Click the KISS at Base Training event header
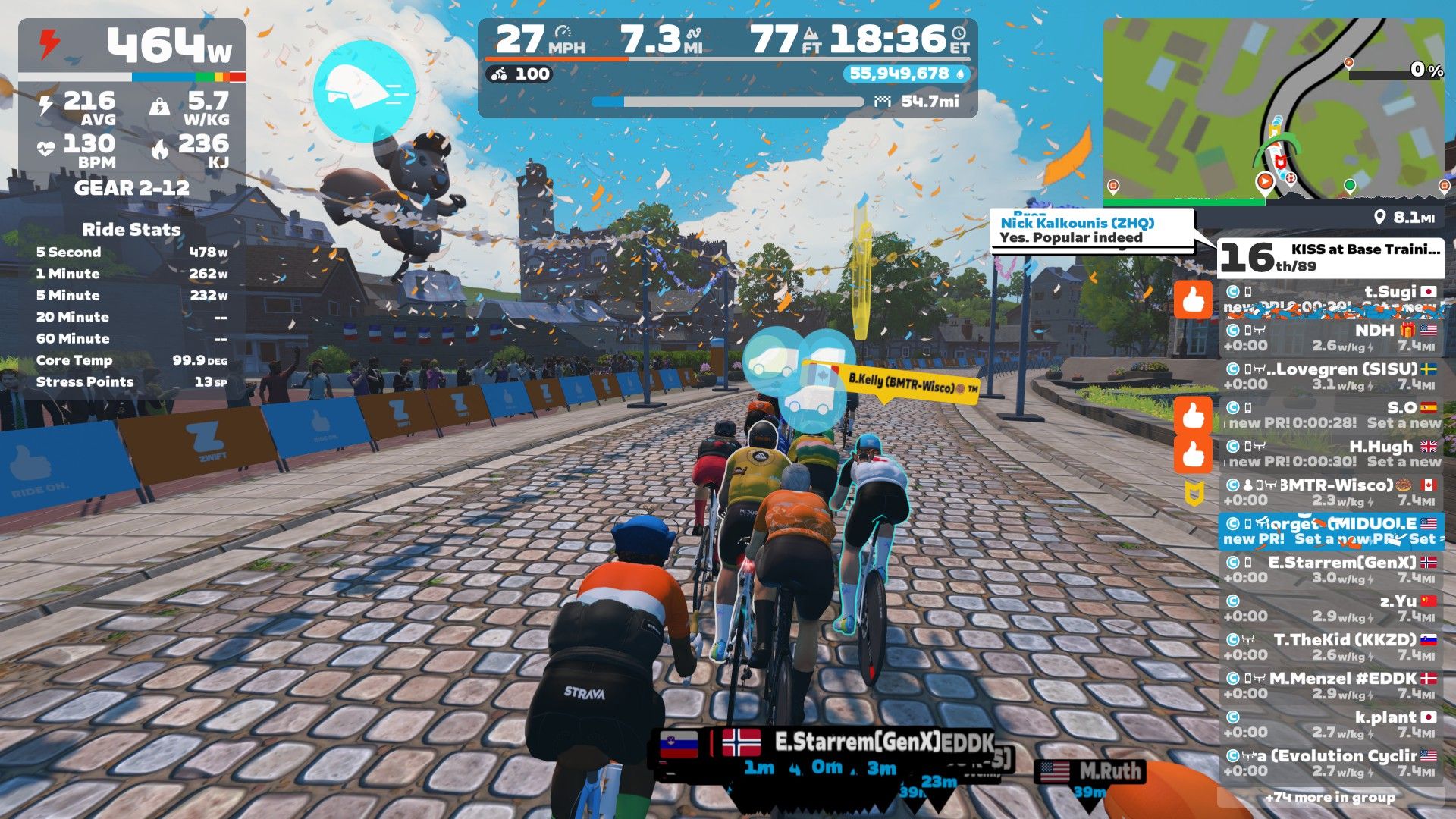 pos(1331,258)
